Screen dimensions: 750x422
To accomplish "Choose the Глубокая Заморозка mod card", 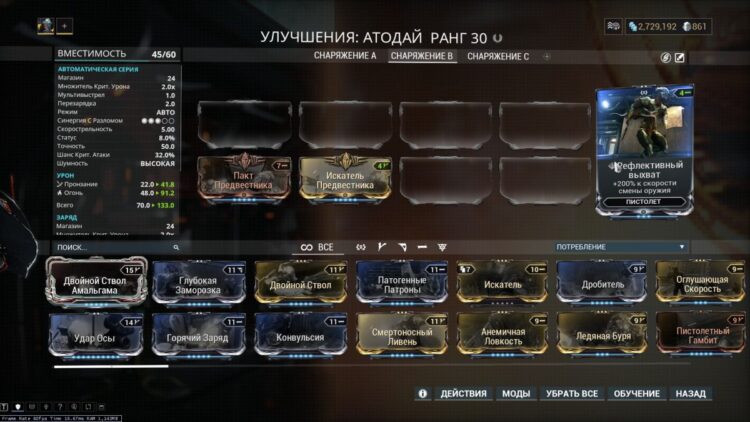I will pyautogui.click(x=198, y=283).
